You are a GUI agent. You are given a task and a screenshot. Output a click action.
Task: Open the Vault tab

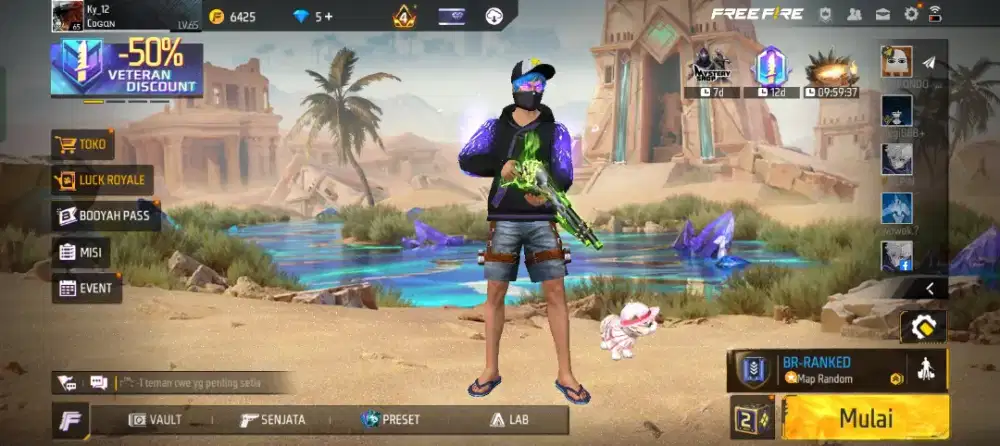point(156,420)
